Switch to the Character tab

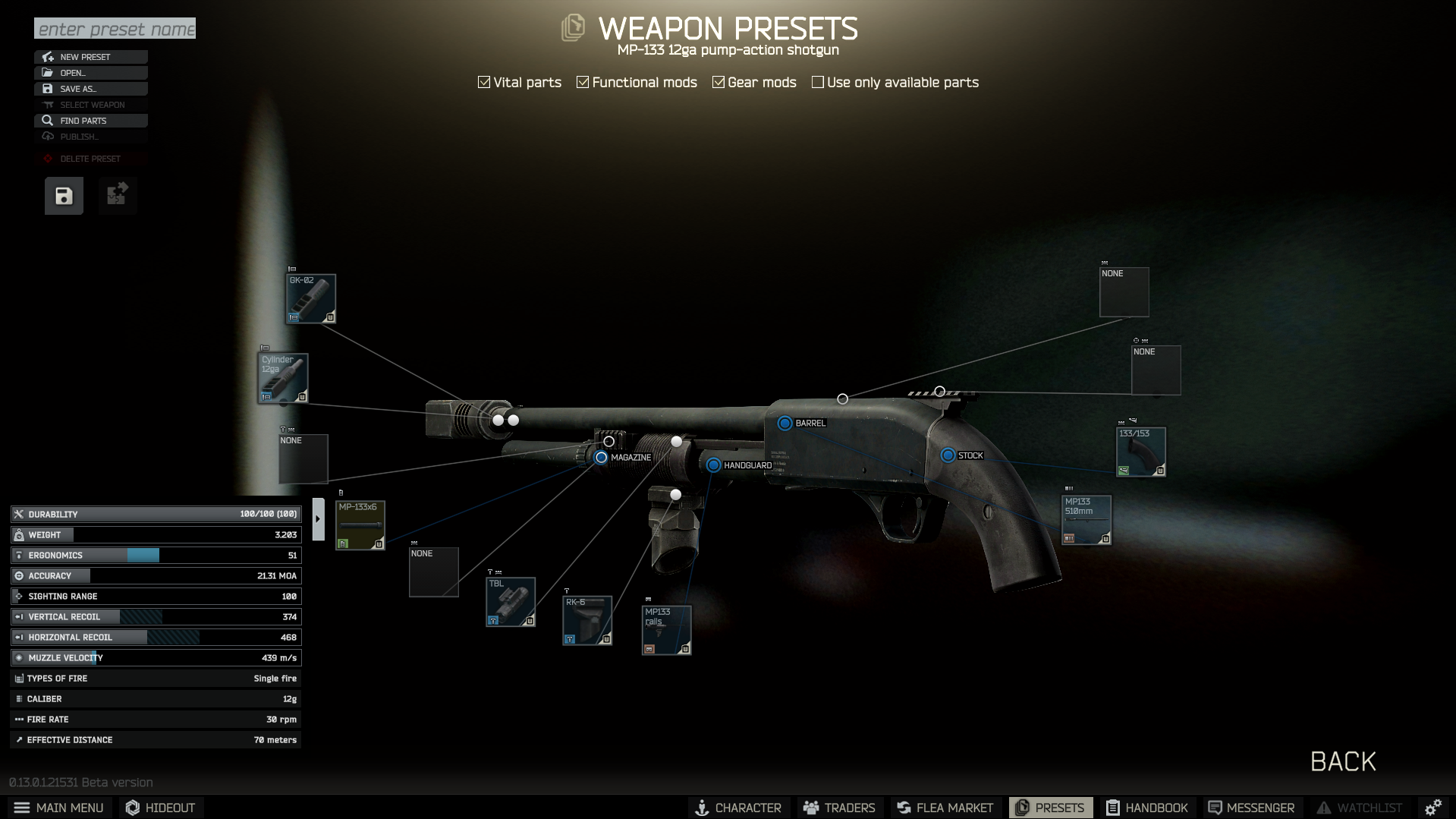[x=703, y=808]
